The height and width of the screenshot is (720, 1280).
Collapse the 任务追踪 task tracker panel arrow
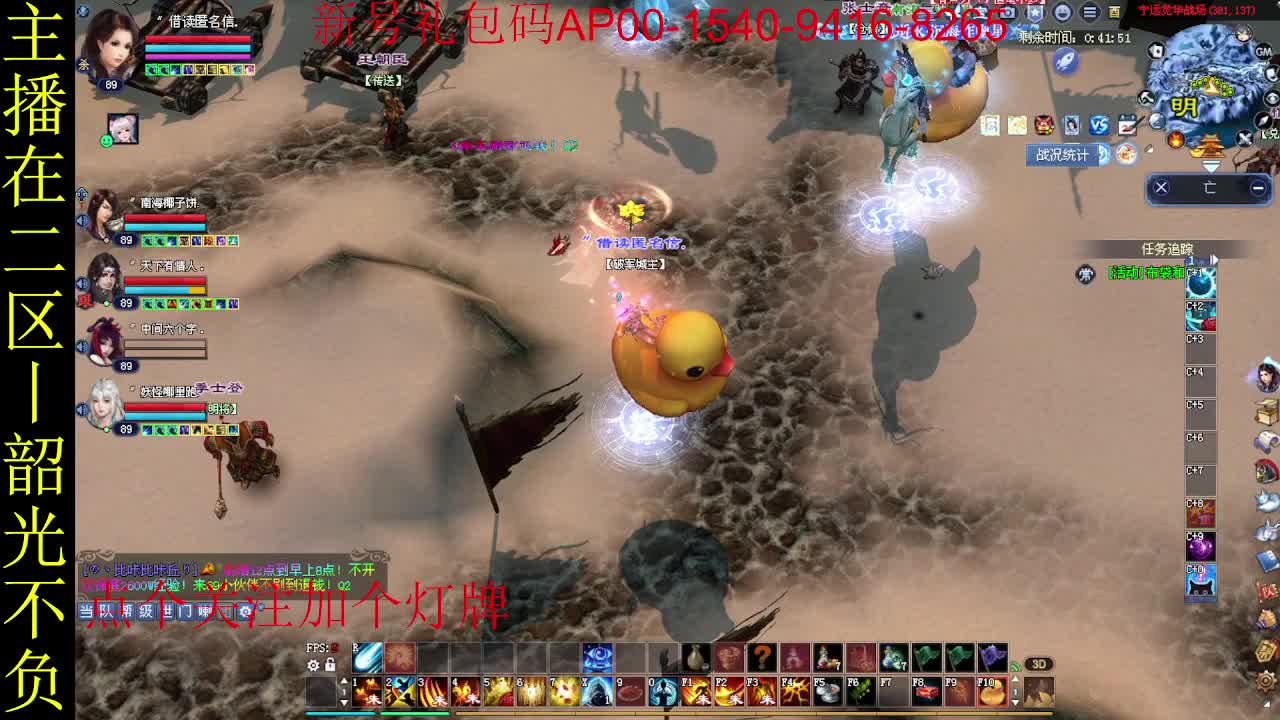(x=1214, y=260)
